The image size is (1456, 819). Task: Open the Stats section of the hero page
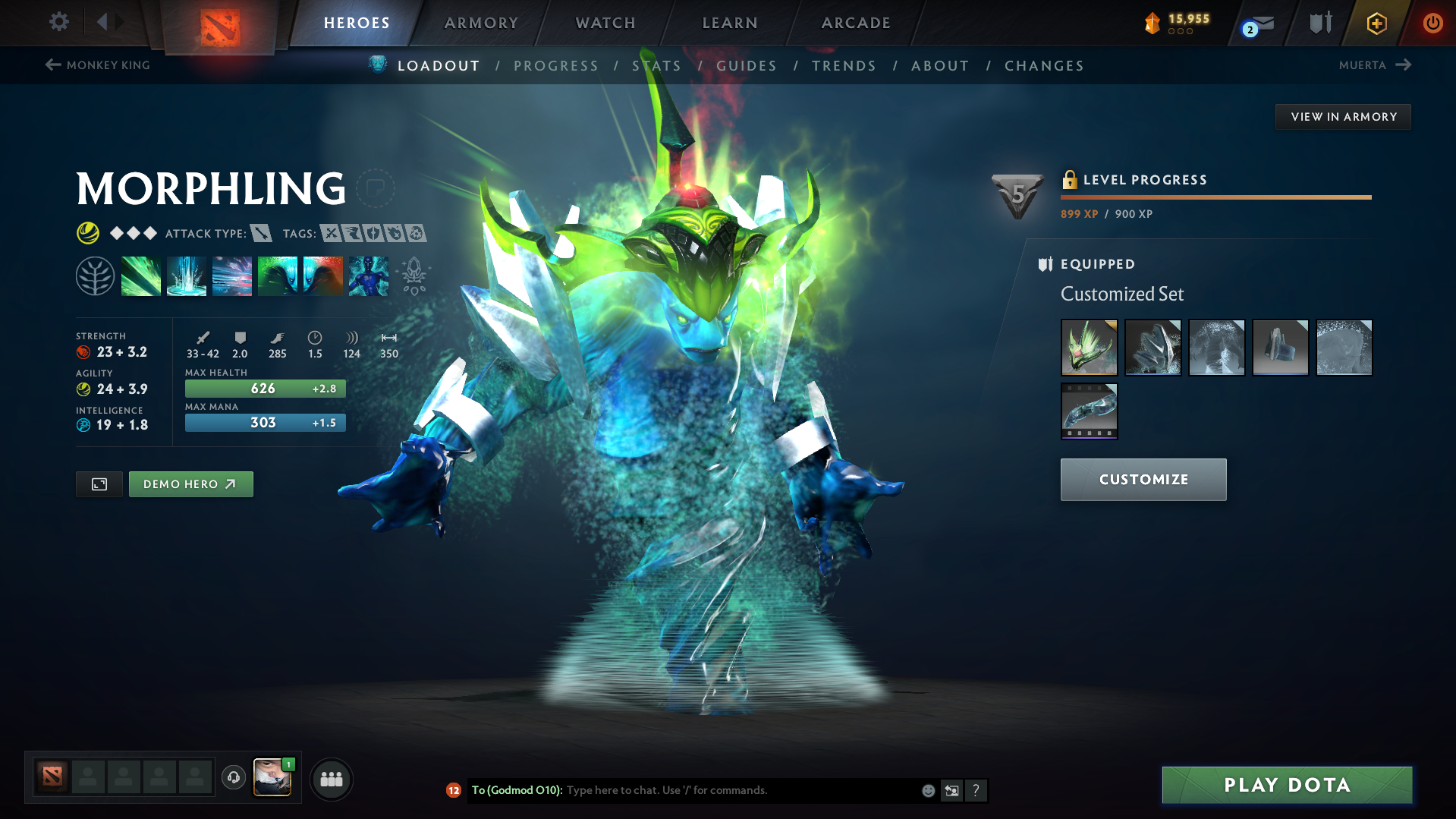(657, 66)
